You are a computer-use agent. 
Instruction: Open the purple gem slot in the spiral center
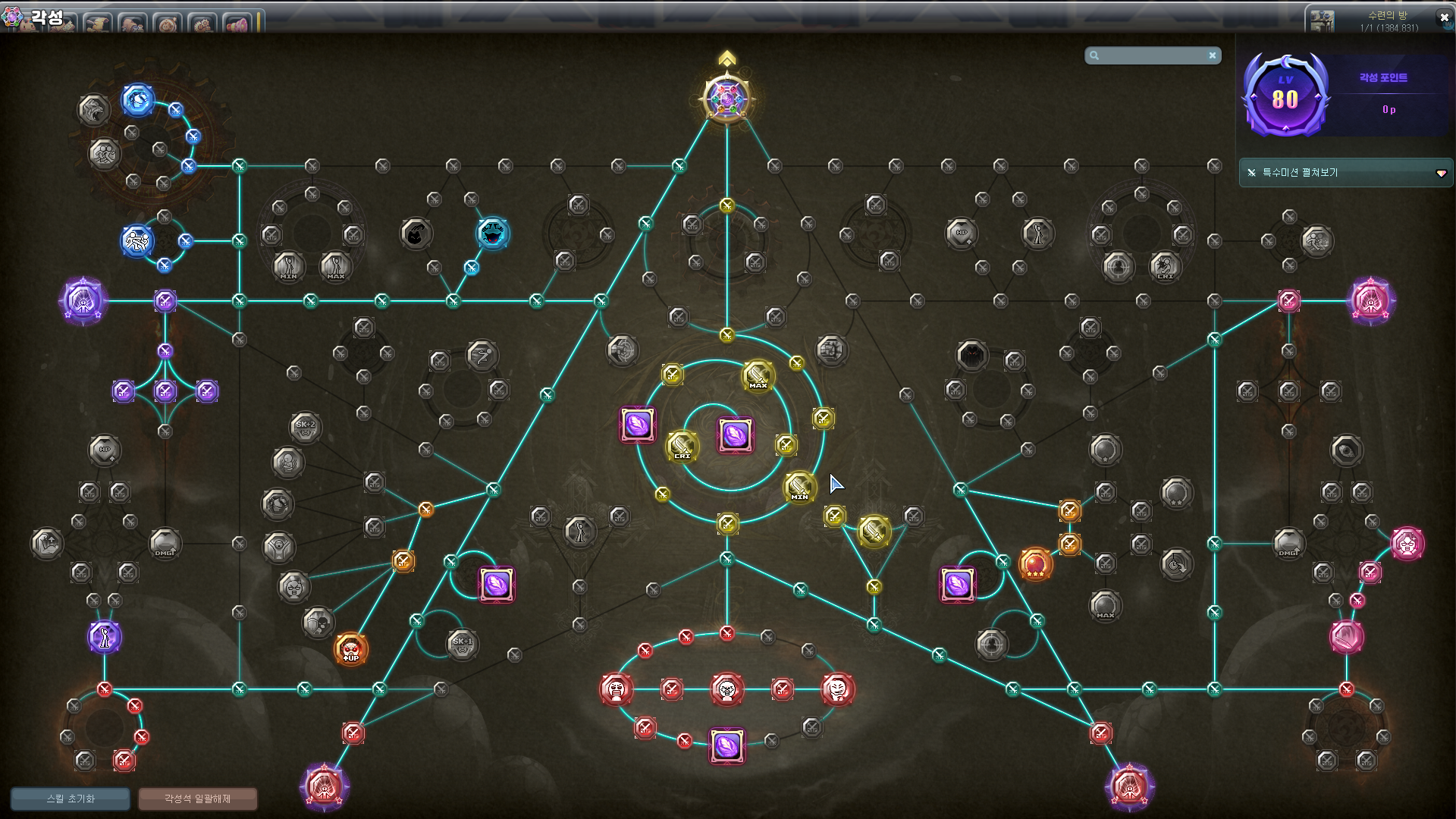click(x=735, y=435)
